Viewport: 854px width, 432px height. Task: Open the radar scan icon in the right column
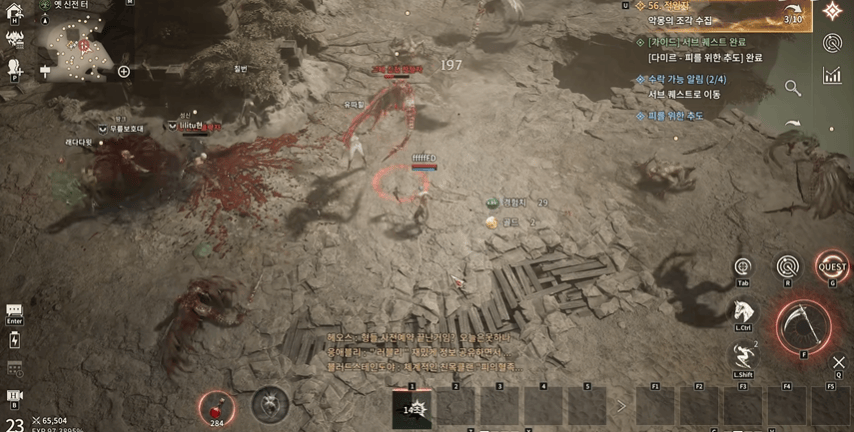point(832,42)
